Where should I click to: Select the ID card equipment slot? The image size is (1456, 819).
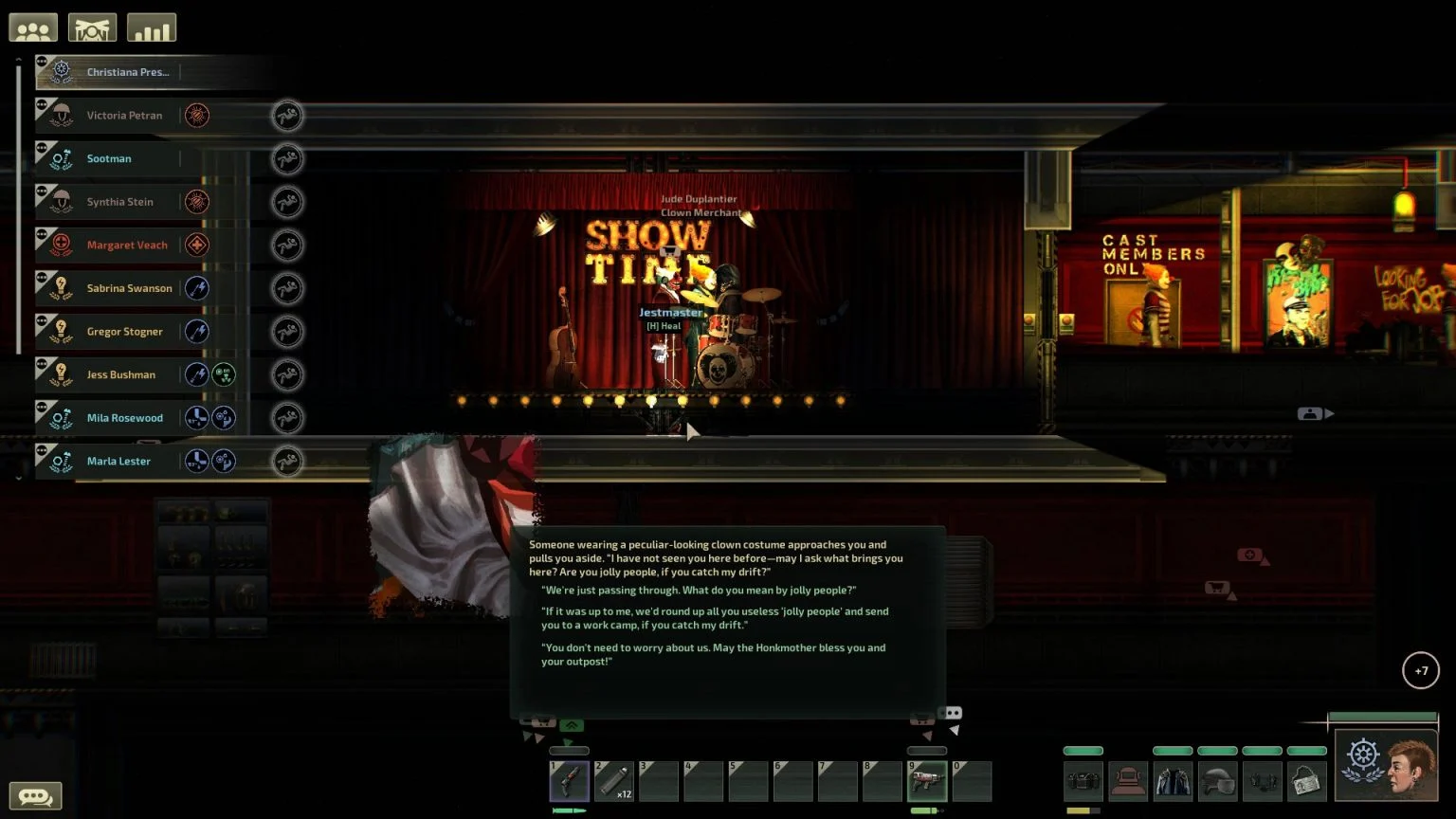1306,782
